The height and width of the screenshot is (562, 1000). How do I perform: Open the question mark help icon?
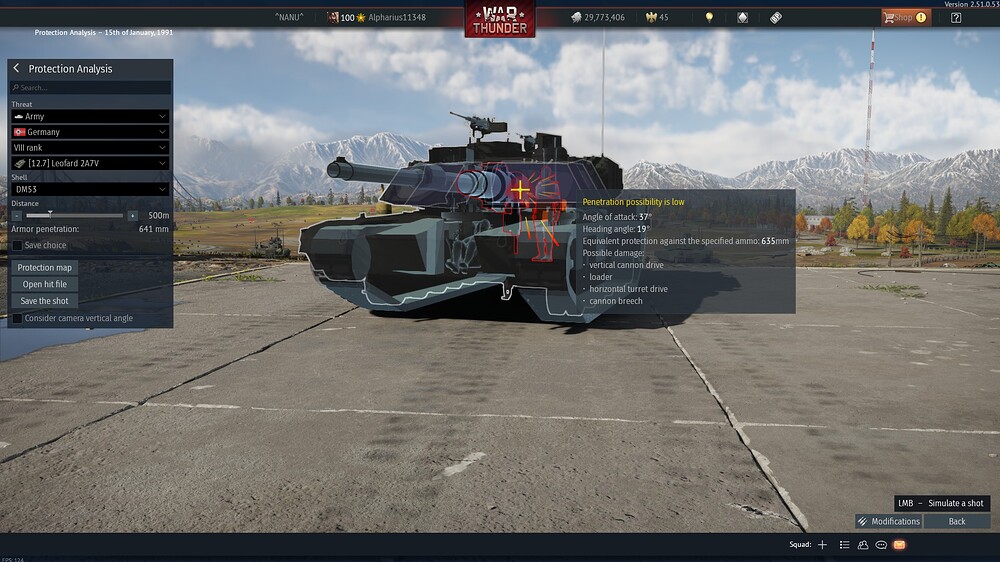point(956,17)
